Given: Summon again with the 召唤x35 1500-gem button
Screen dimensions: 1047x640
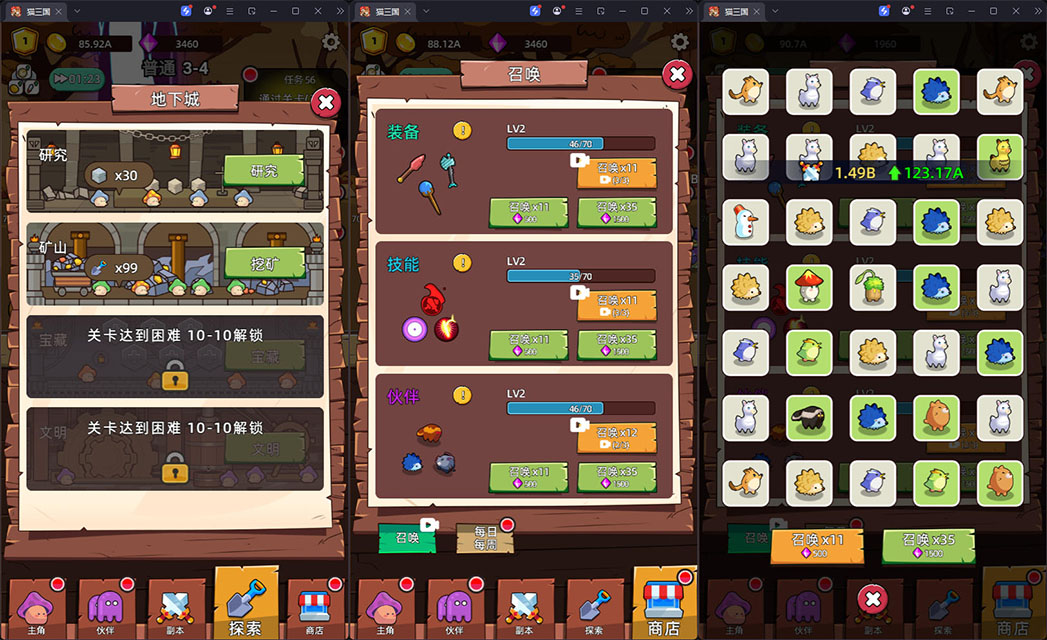Looking at the screenshot, I should [929, 546].
